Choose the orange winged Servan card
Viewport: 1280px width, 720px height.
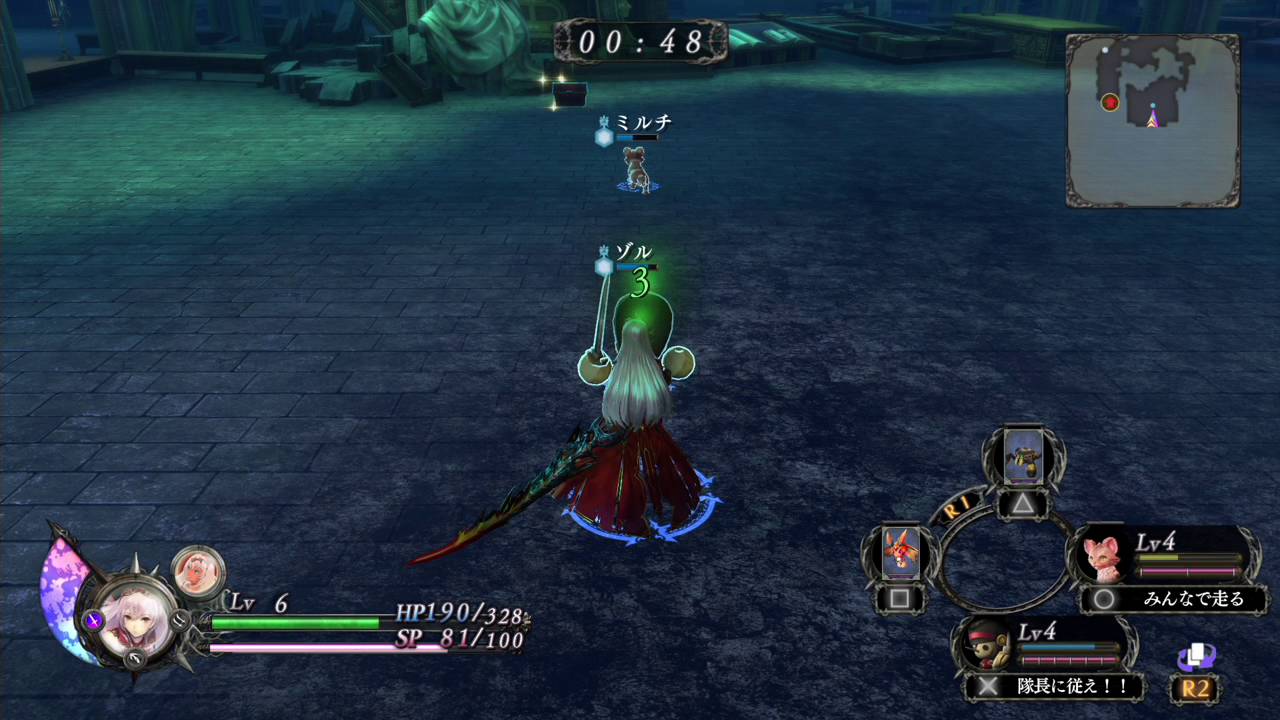901,552
